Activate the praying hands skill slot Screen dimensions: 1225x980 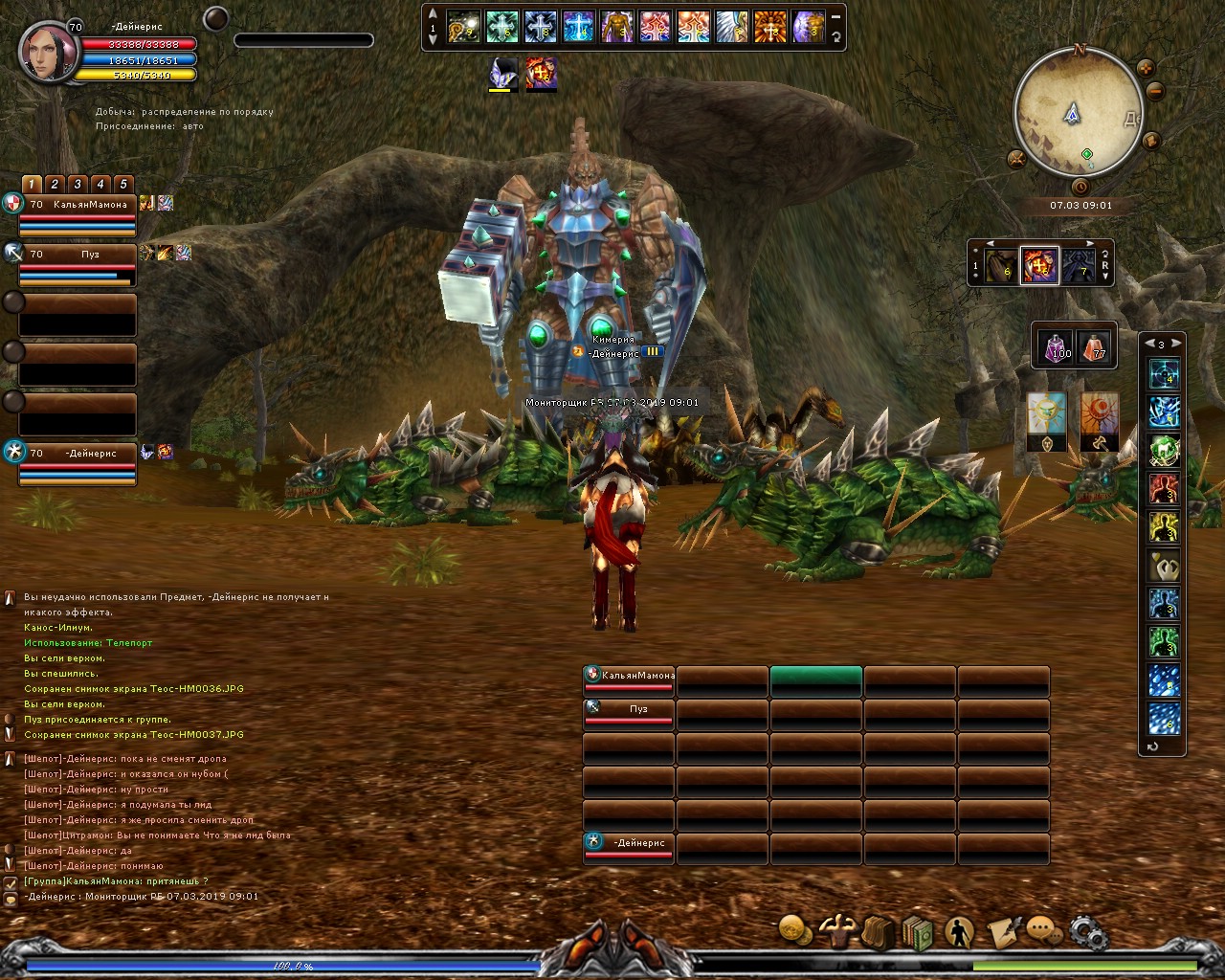tap(1164, 565)
